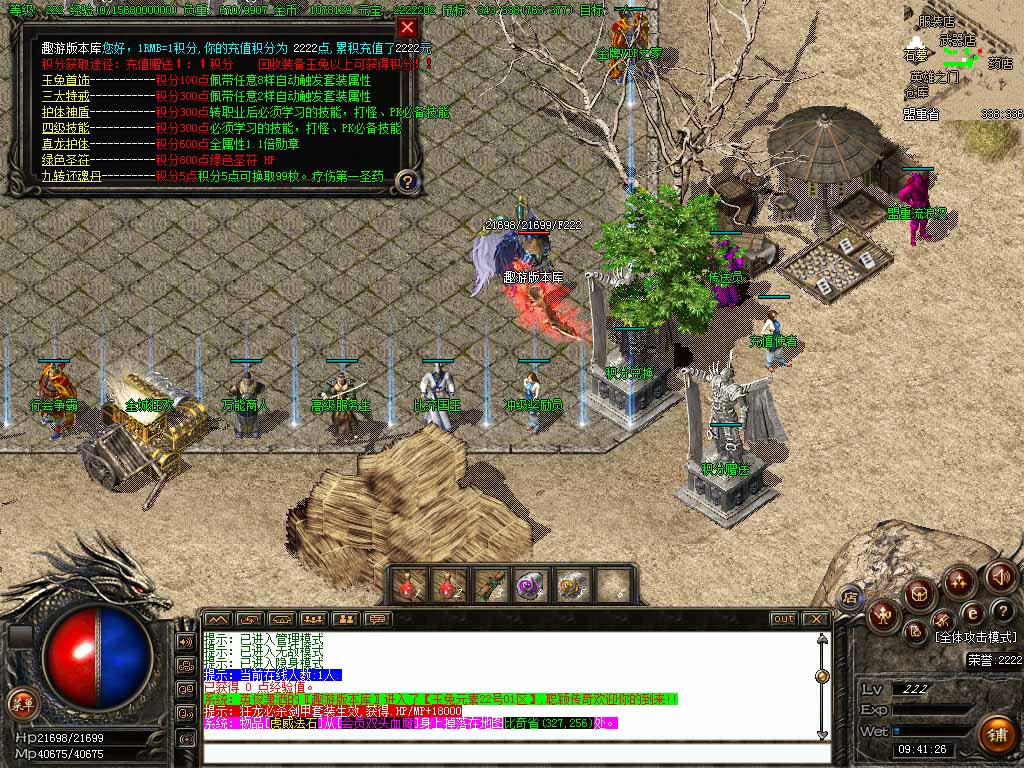The width and height of the screenshot is (1024, 768).
Task: Open the dialog's question mark help
Action: point(407,181)
